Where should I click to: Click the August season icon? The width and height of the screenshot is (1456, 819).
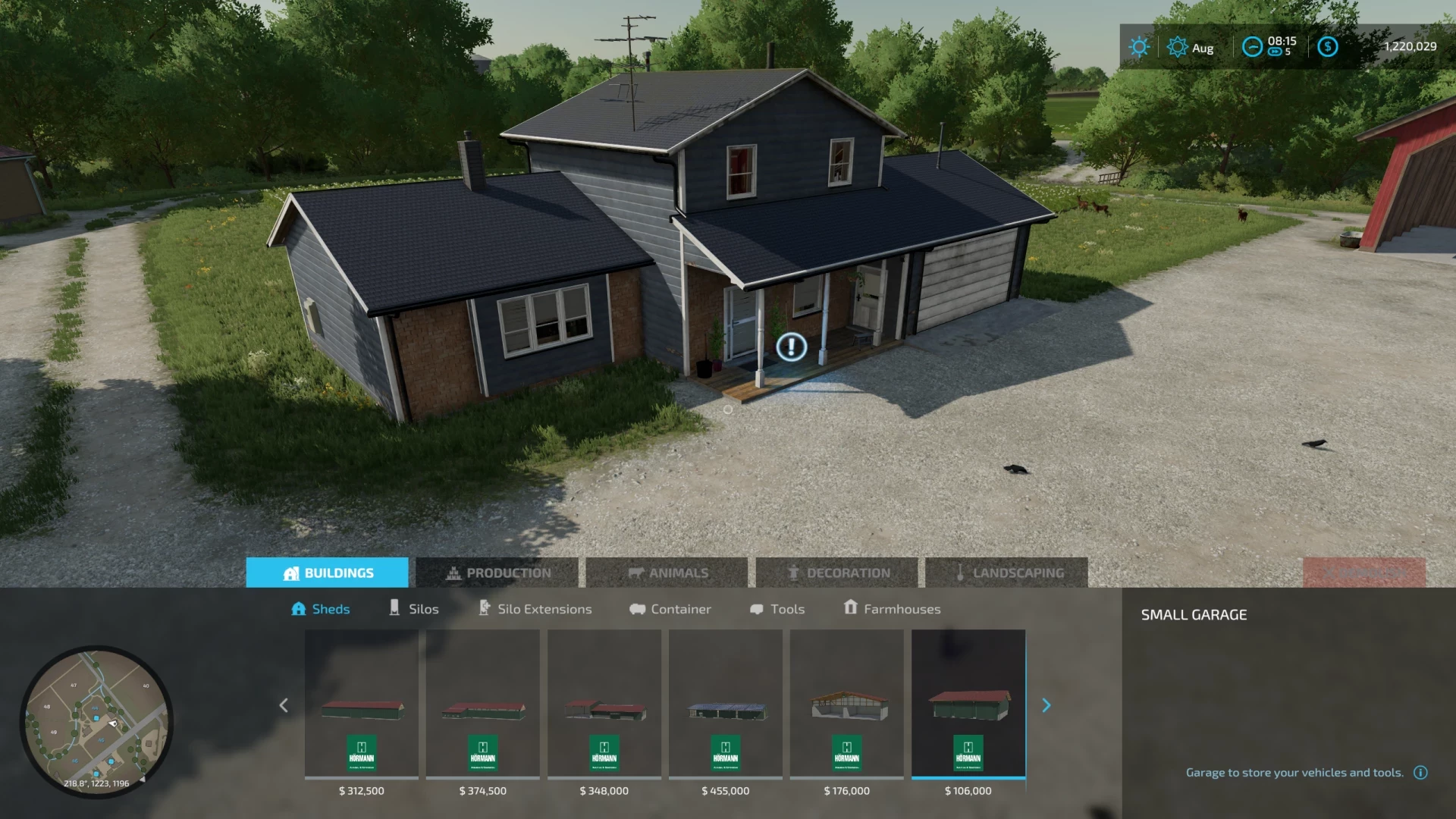[x=1177, y=47]
